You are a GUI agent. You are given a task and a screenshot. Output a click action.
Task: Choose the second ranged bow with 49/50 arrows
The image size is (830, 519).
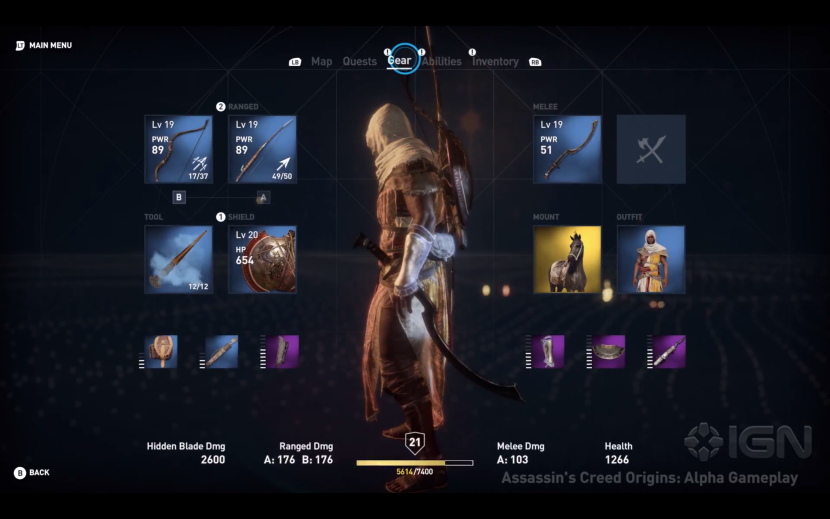[262, 149]
